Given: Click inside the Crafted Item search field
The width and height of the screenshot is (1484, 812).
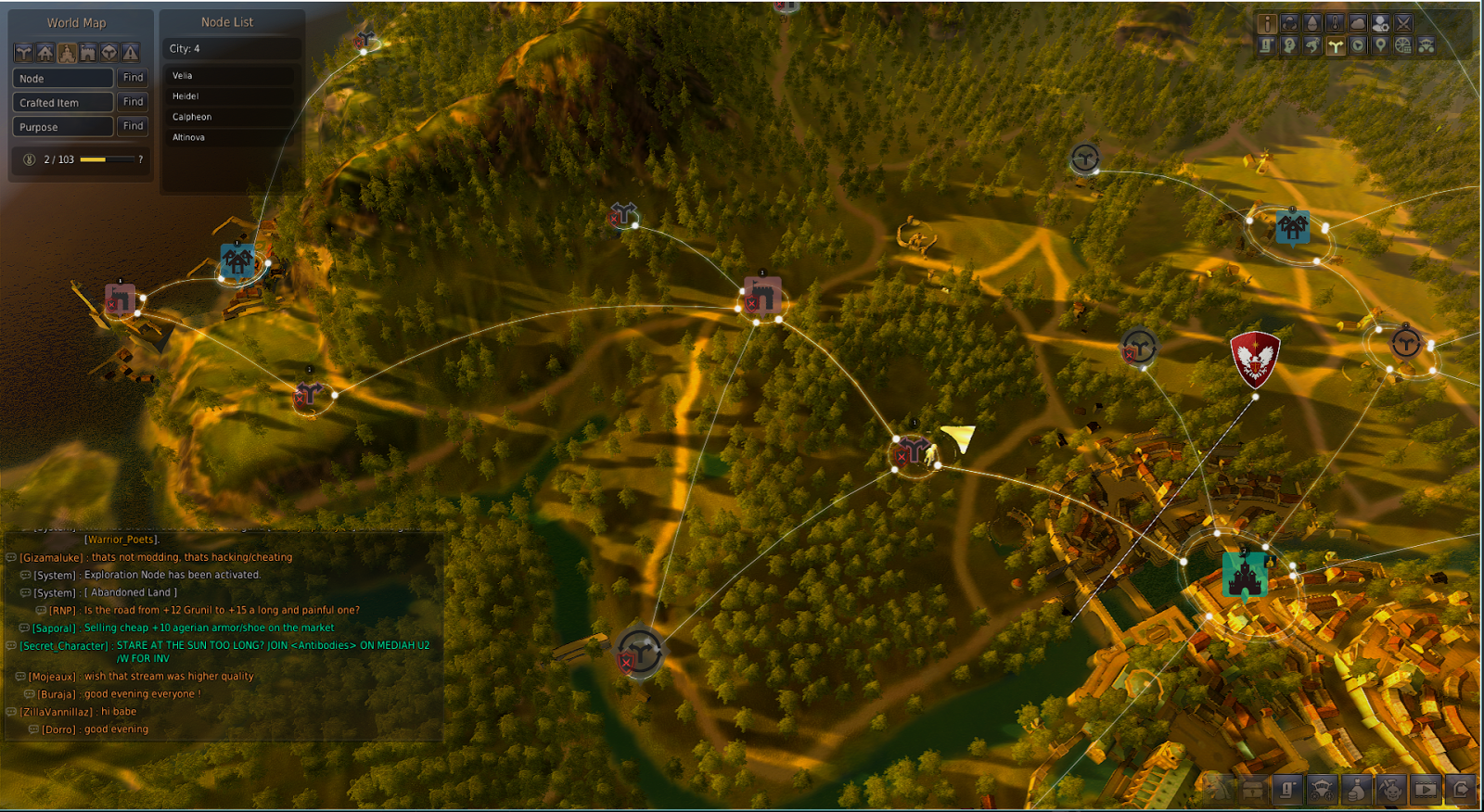Looking at the screenshot, I should 62,102.
